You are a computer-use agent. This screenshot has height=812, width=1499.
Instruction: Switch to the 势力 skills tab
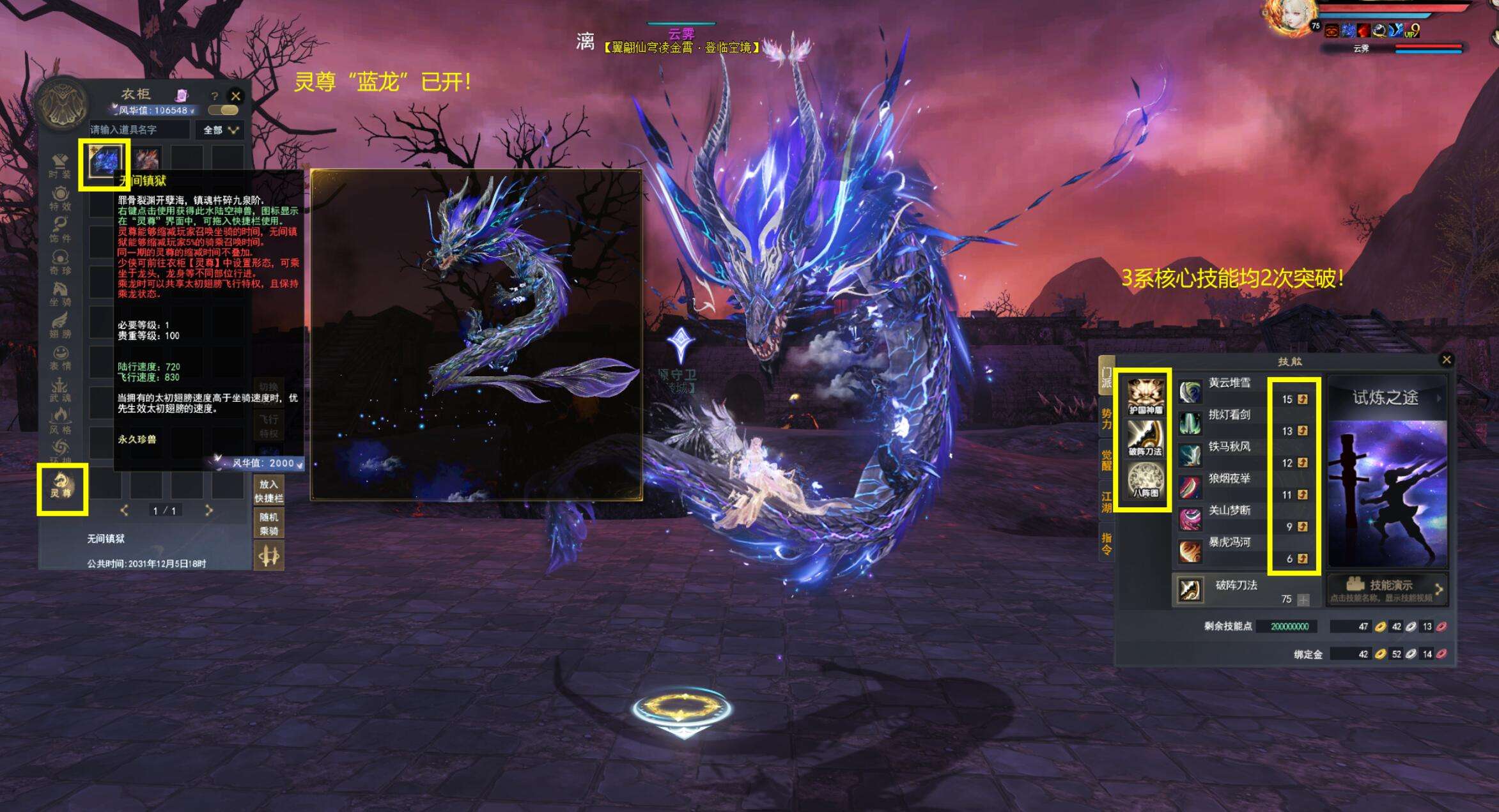(1107, 419)
